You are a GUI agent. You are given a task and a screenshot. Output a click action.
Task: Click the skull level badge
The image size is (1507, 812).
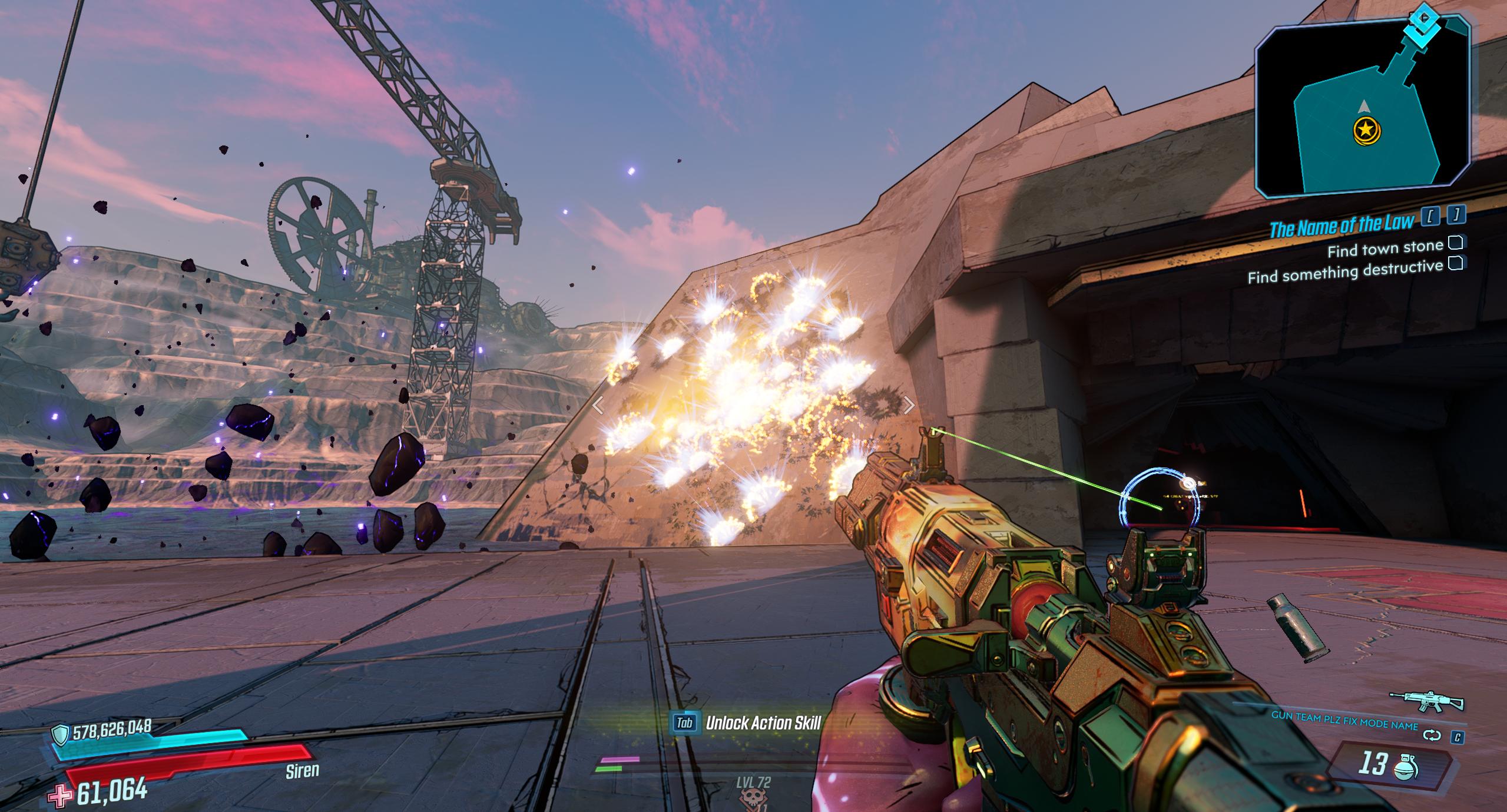point(752,800)
